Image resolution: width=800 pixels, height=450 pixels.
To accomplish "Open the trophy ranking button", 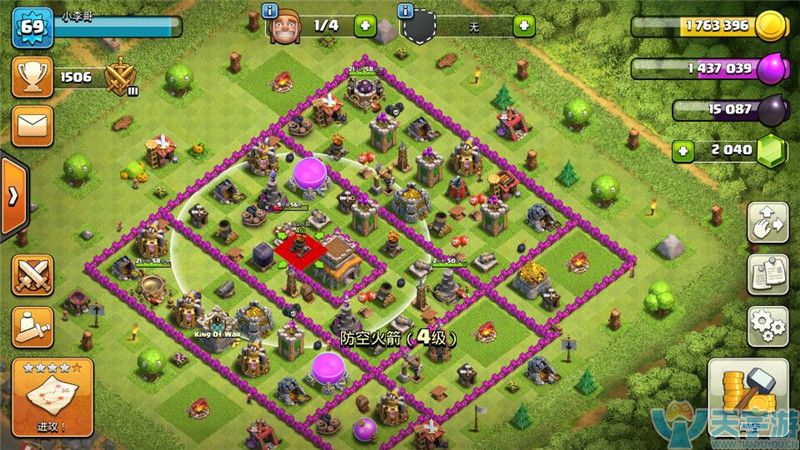I will [31, 76].
